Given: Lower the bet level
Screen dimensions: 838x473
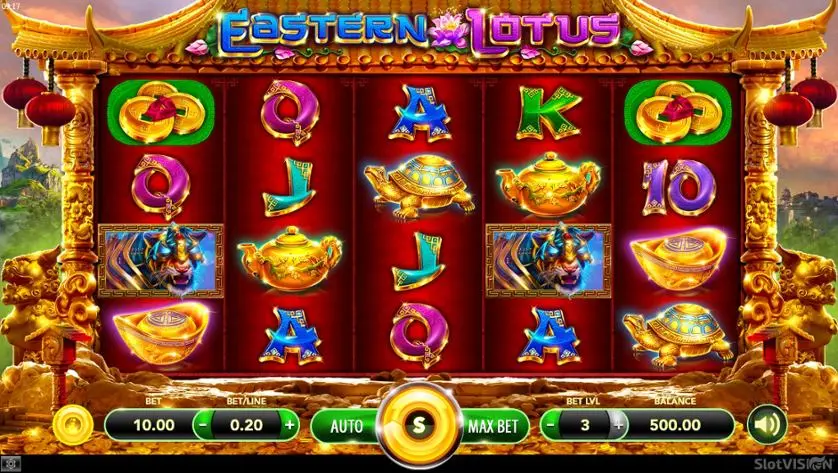Looking at the screenshot, I should (x=551, y=424).
